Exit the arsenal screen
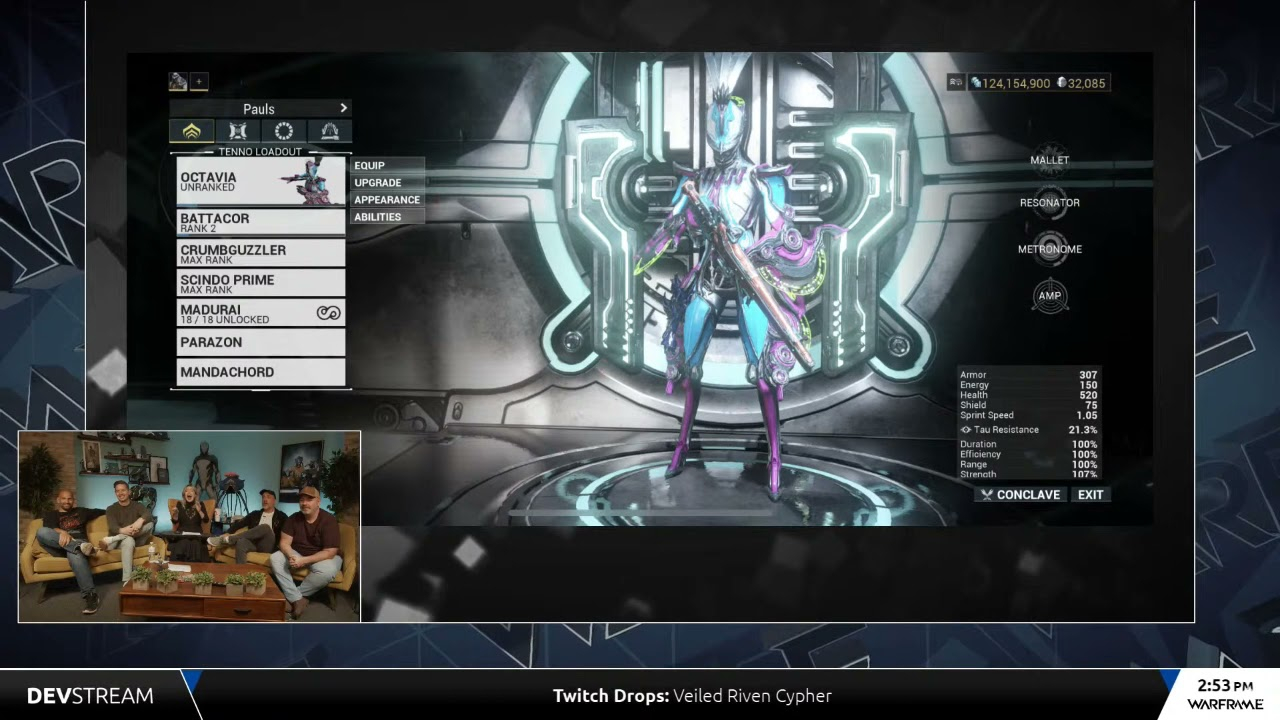 (x=1090, y=494)
